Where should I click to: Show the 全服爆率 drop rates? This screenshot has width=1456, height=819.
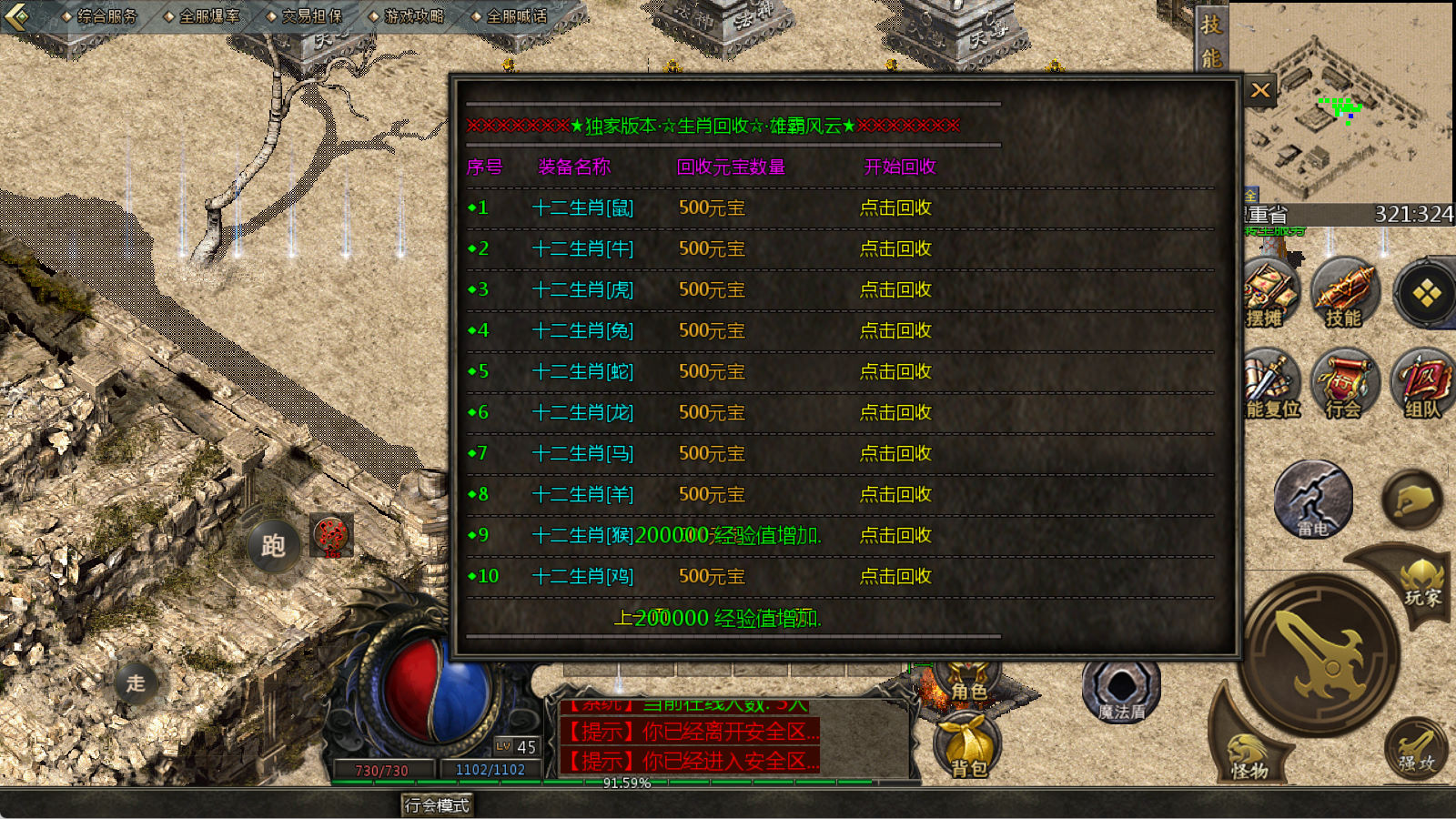pyautogui.click(x=202, y=15)
